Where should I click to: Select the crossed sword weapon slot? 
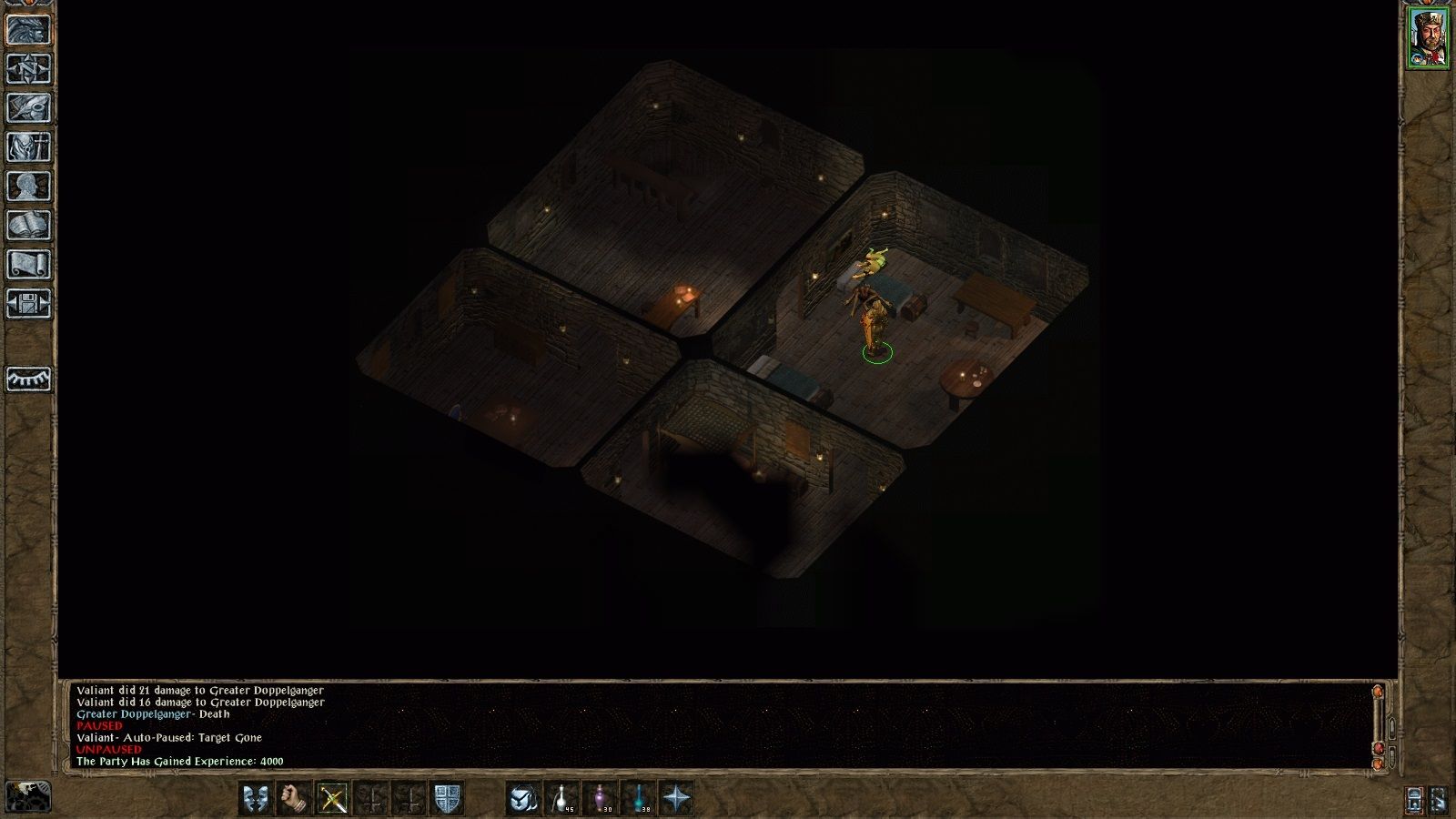pyautogui.click(x=333, y=798)
